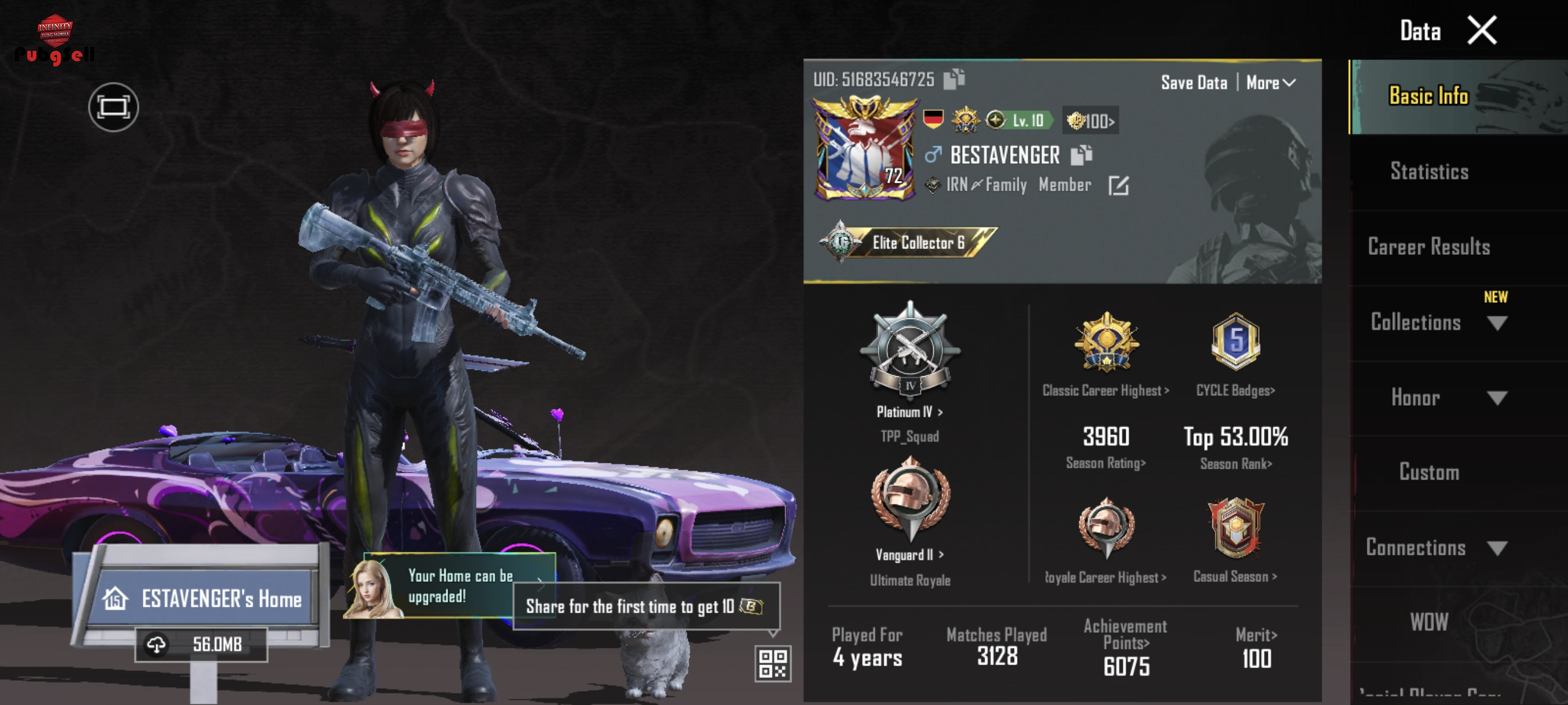Edit the IRN Family clan info
This screenshot has height=705, width=1568.
(1118, 185)
